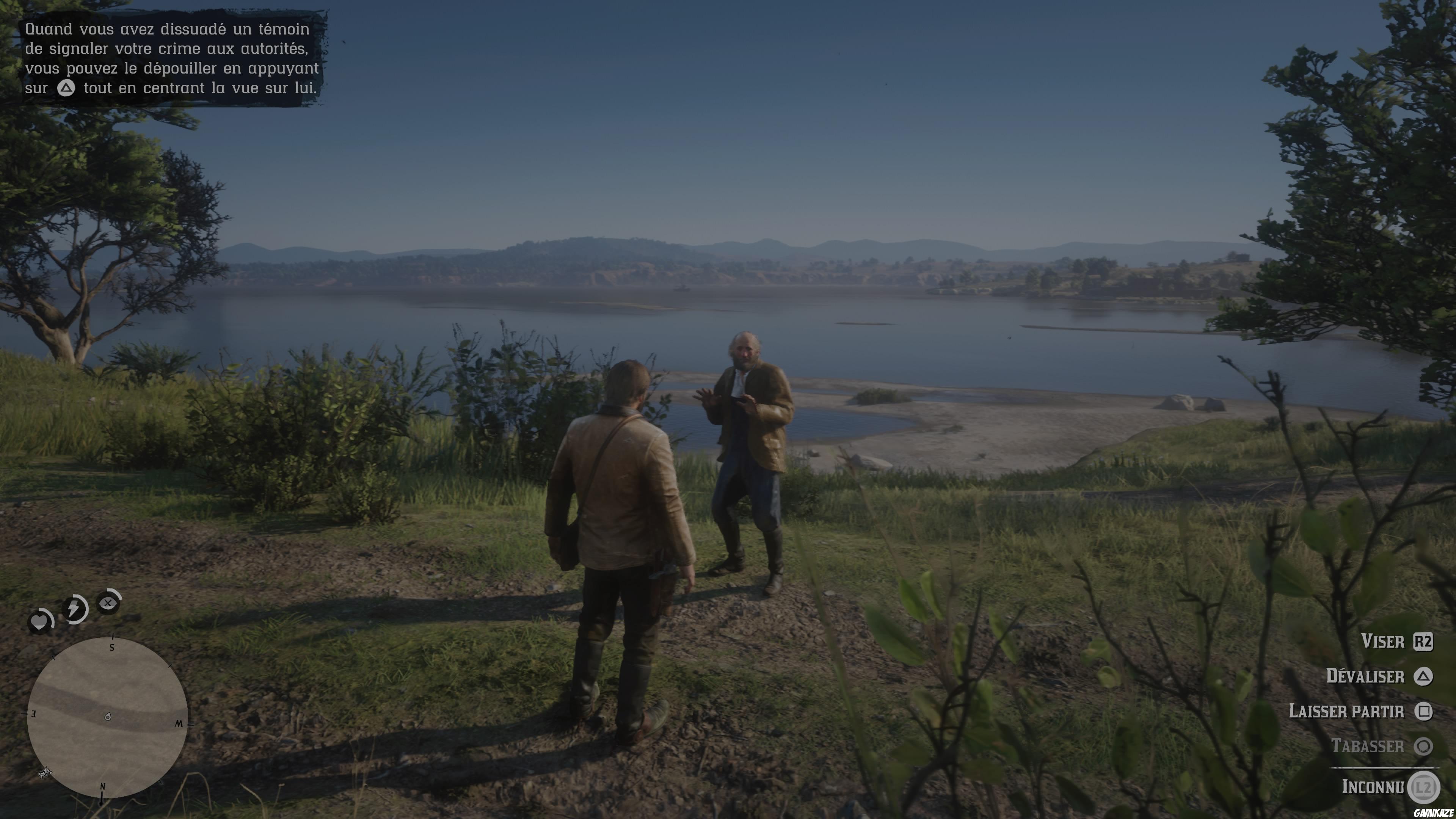
Task: Click the circle icon next to Tabasser
Action: 1425,746
